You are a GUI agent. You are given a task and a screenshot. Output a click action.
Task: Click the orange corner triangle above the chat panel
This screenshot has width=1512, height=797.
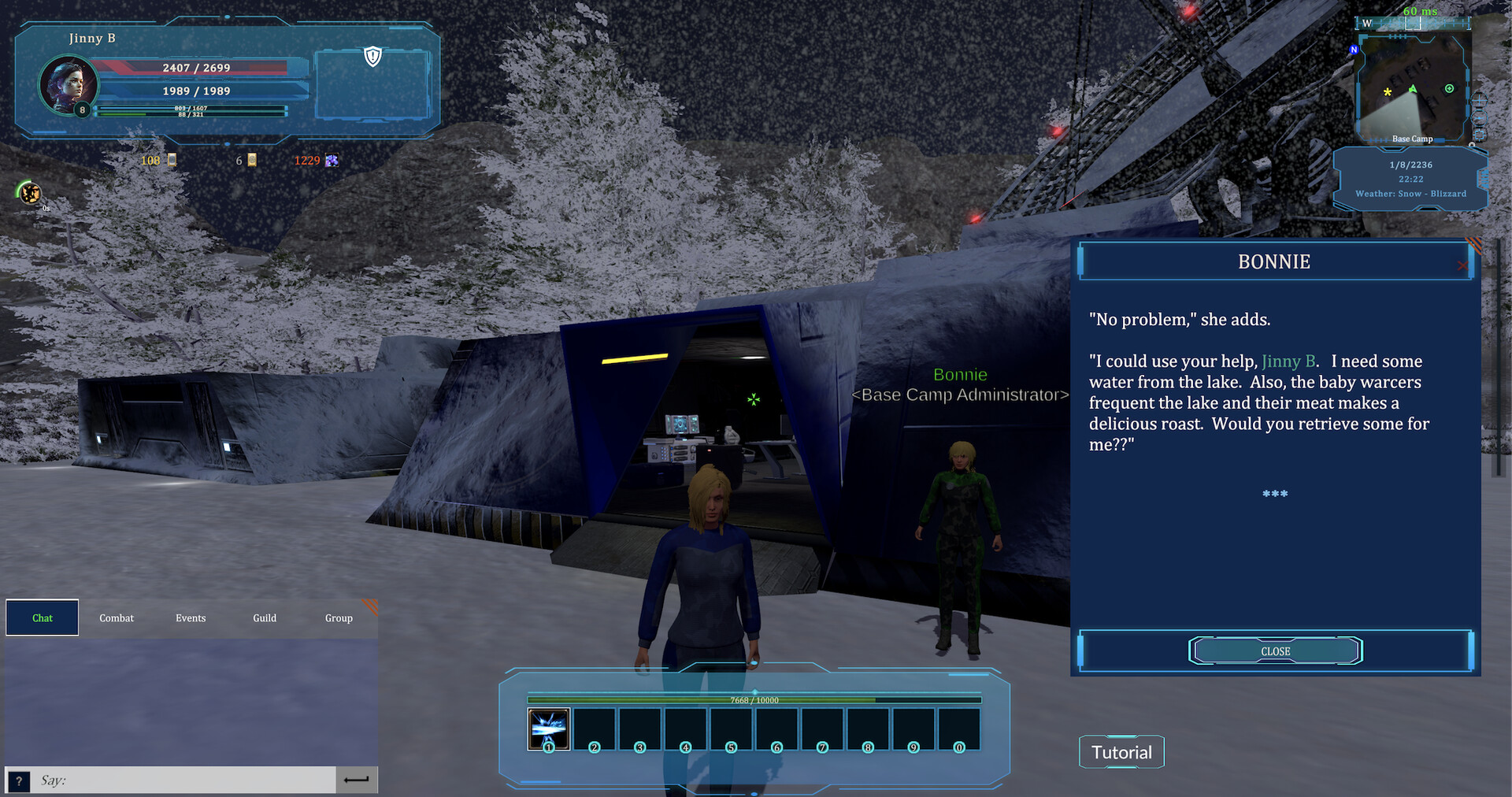(369, 608)
